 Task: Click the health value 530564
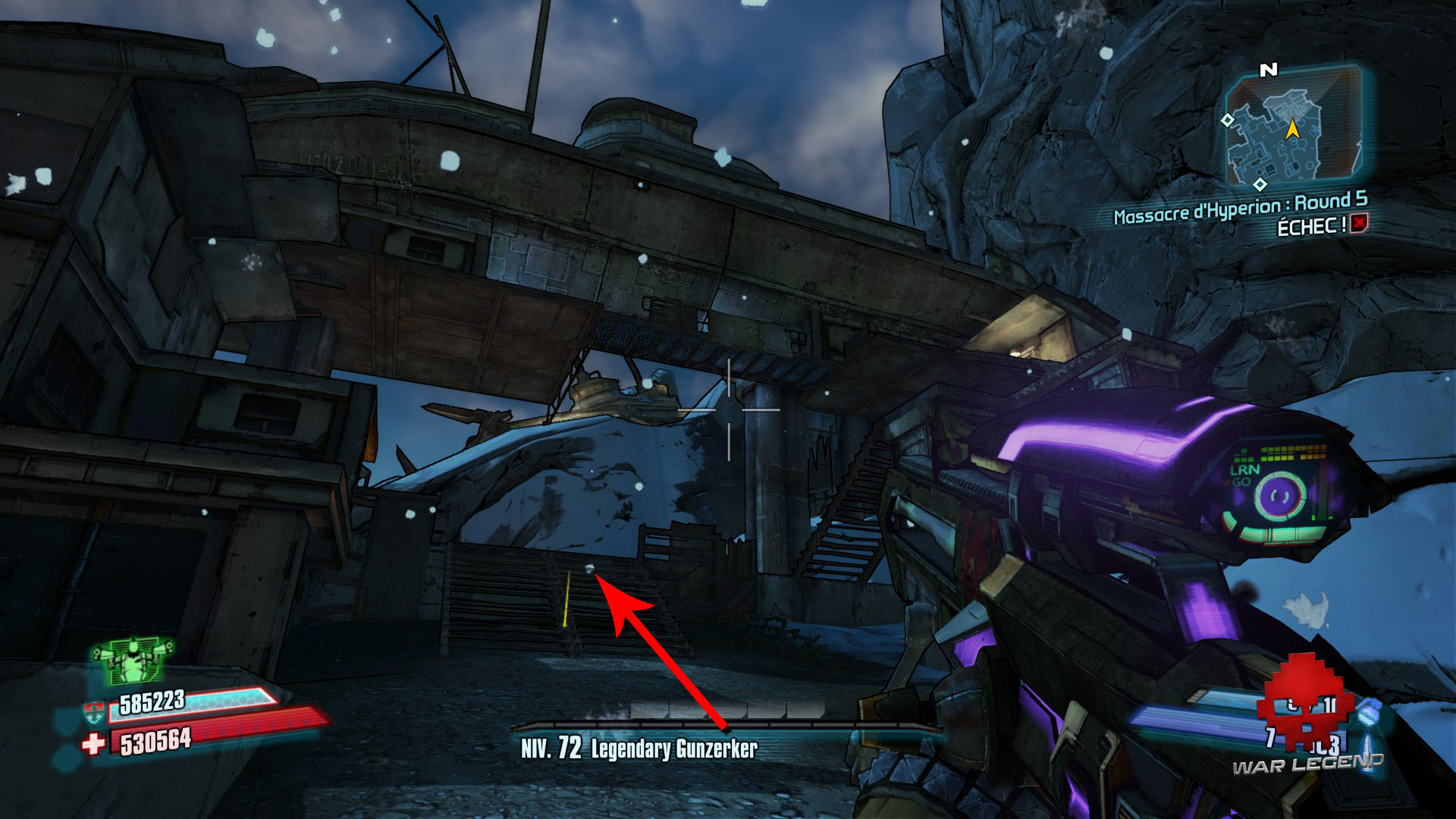(155, 741)
